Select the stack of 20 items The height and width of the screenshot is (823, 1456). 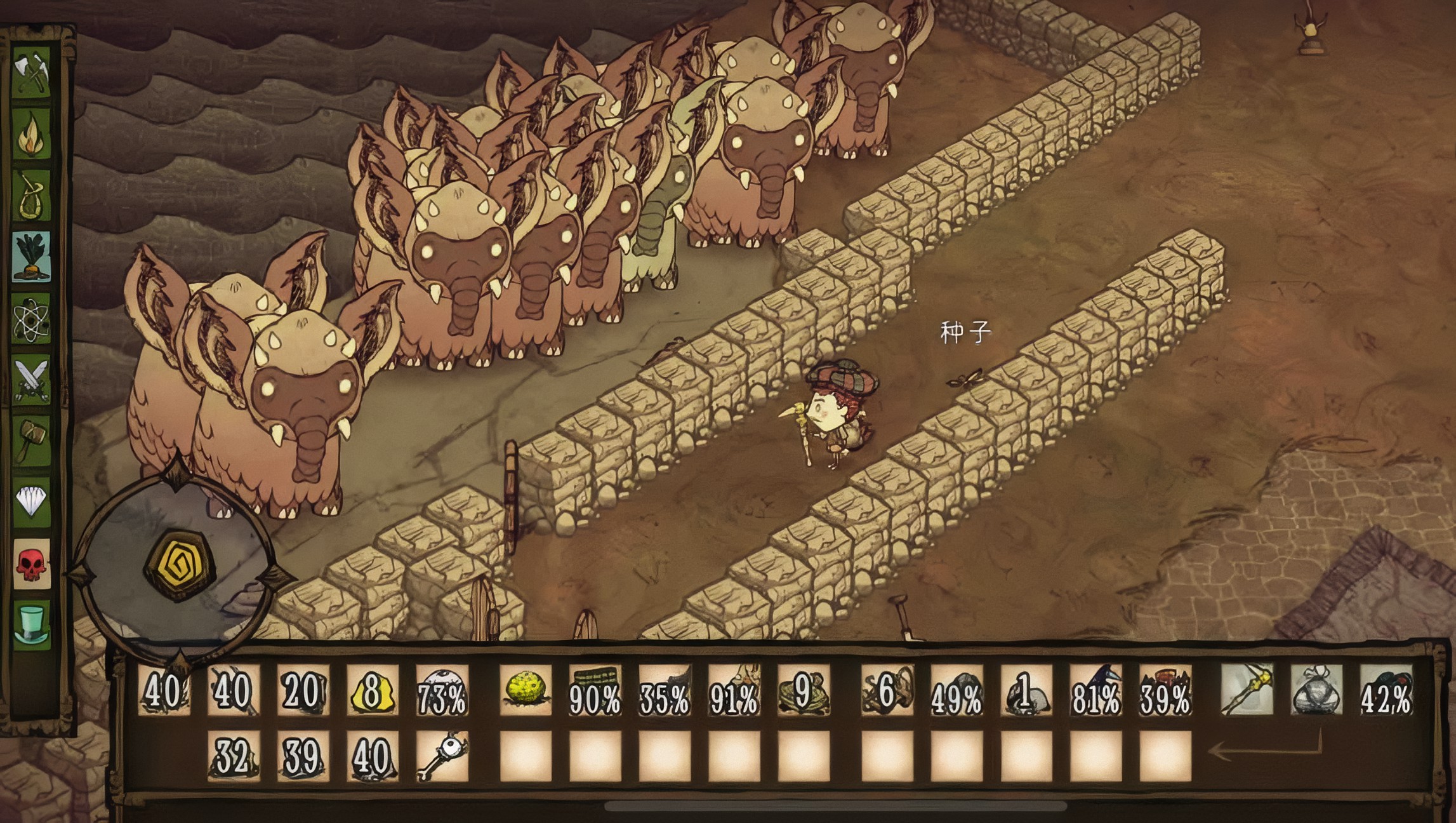[303, 690]
